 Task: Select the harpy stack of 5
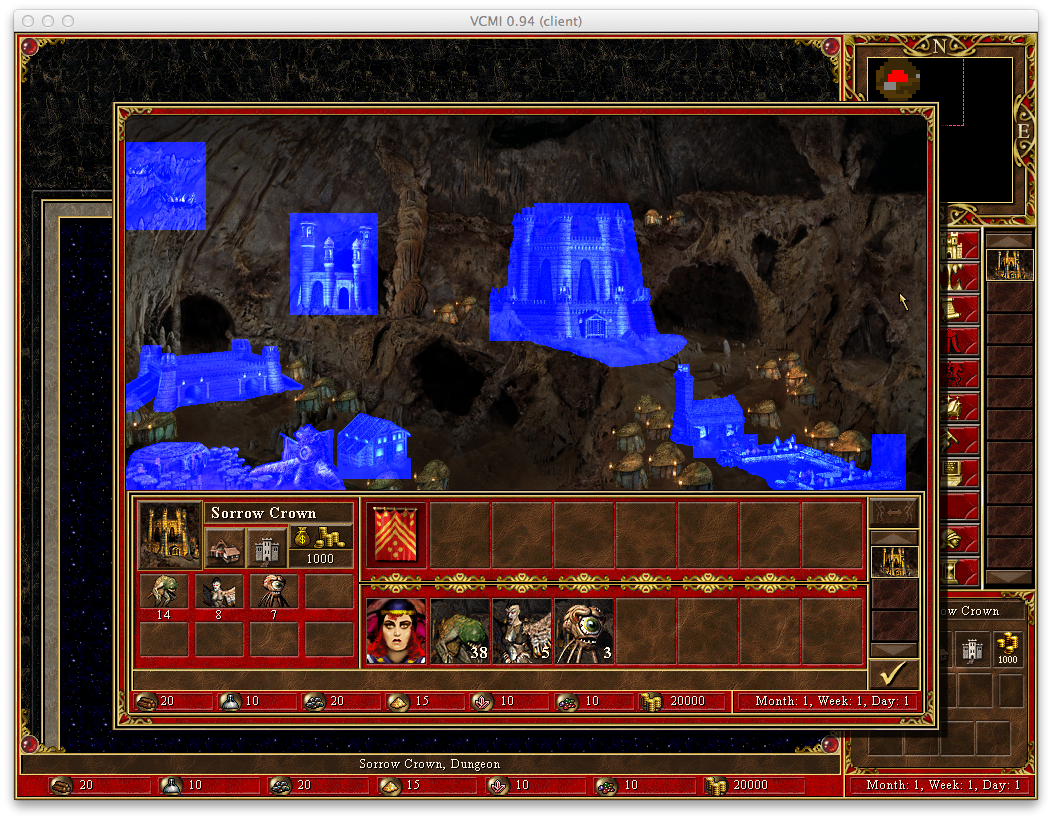tap(521, 631)
